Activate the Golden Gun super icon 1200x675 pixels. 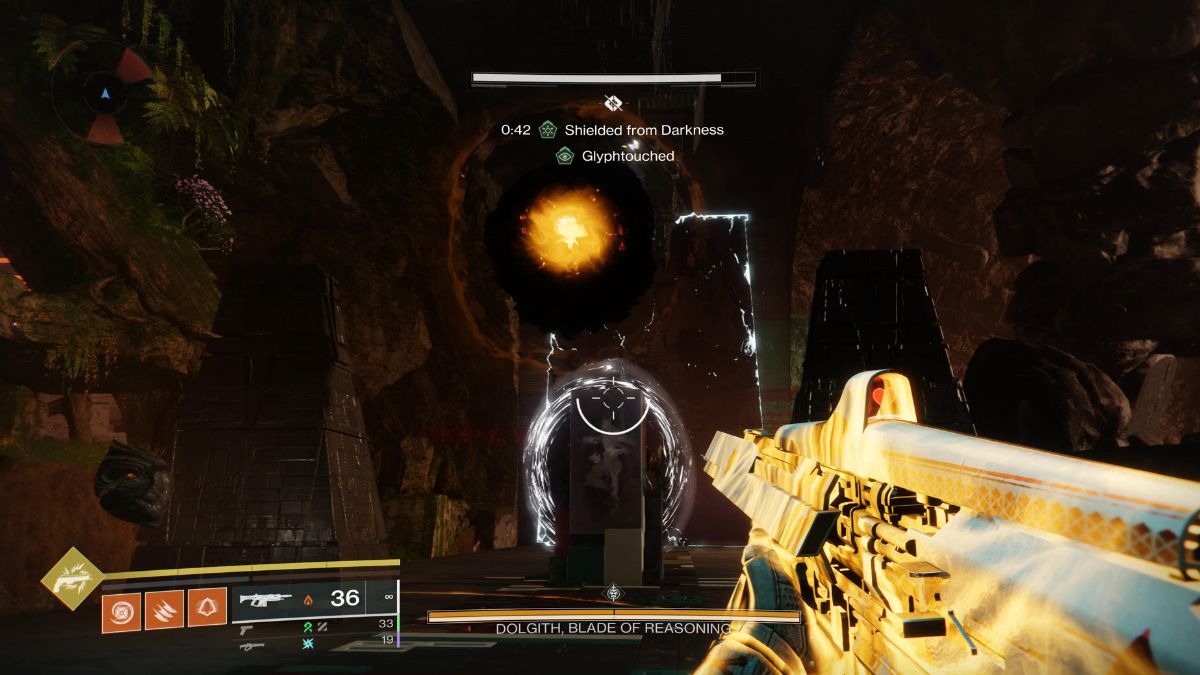pos(72,581)
